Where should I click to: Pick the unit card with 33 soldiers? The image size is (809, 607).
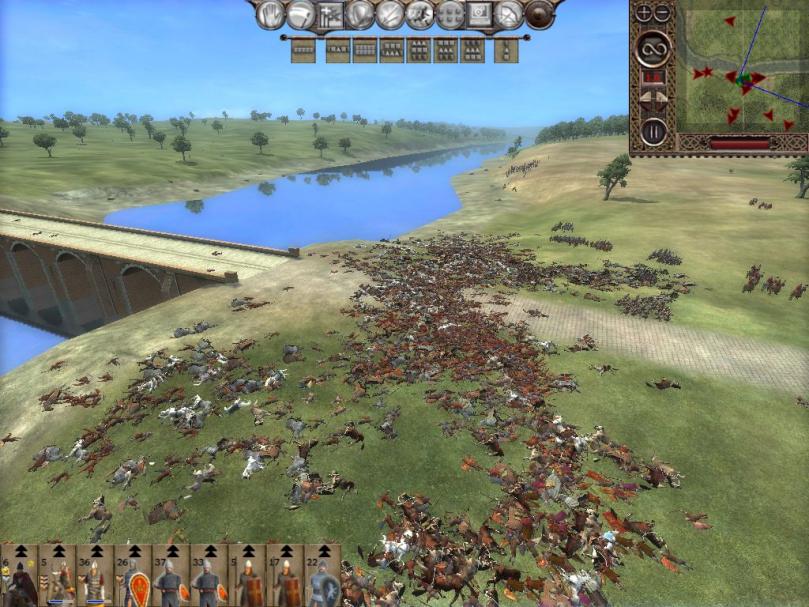(x=210, y=578)
